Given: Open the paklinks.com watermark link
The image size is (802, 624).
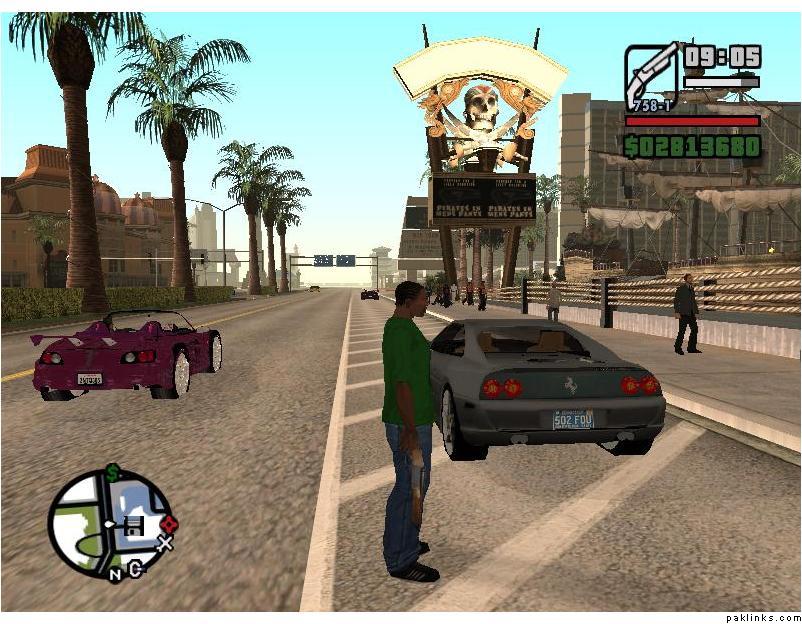Looking at the screenshot, I should (x=763, y=618).
